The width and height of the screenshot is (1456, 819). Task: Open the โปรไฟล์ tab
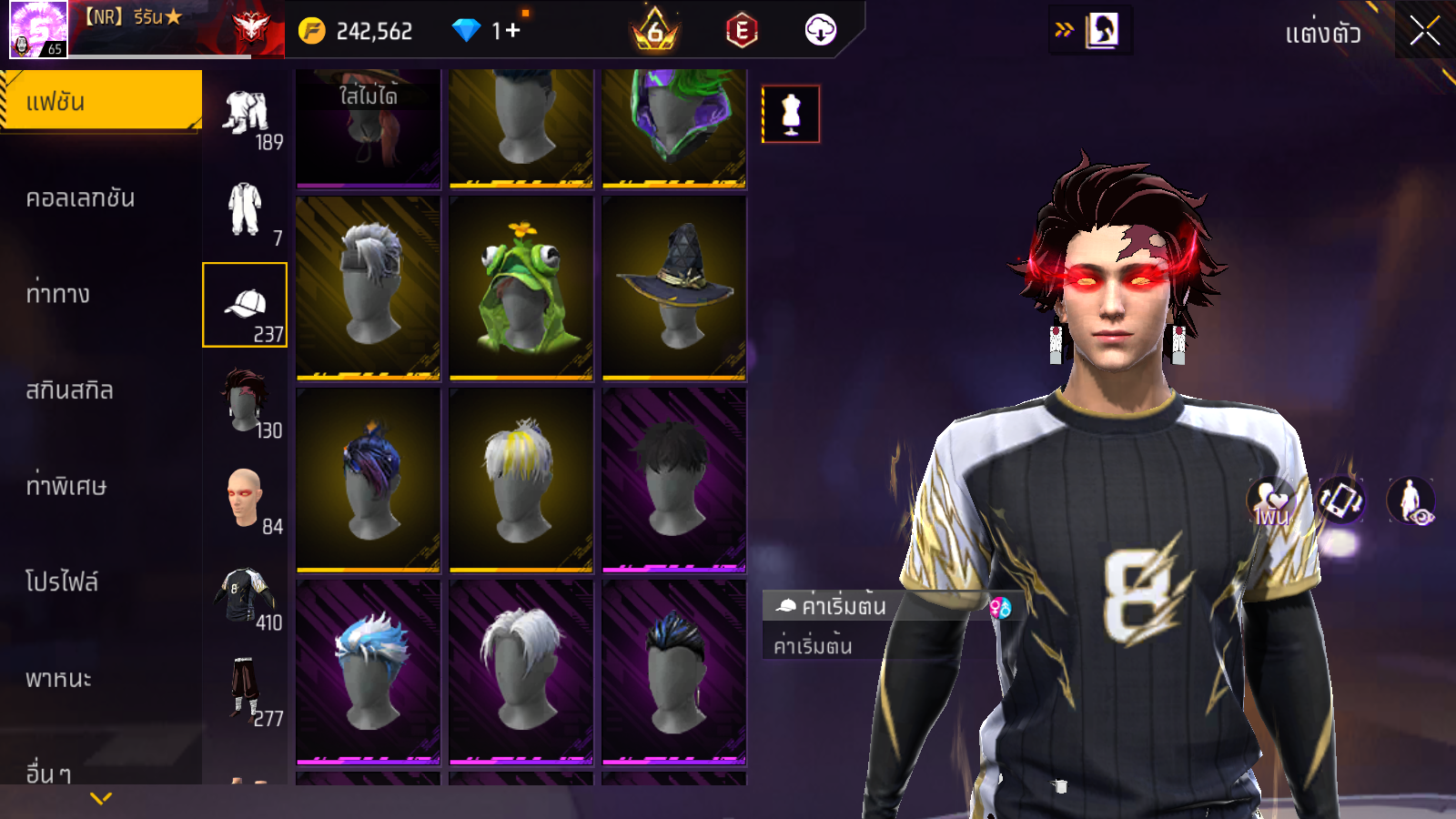[x=62, y=582]
